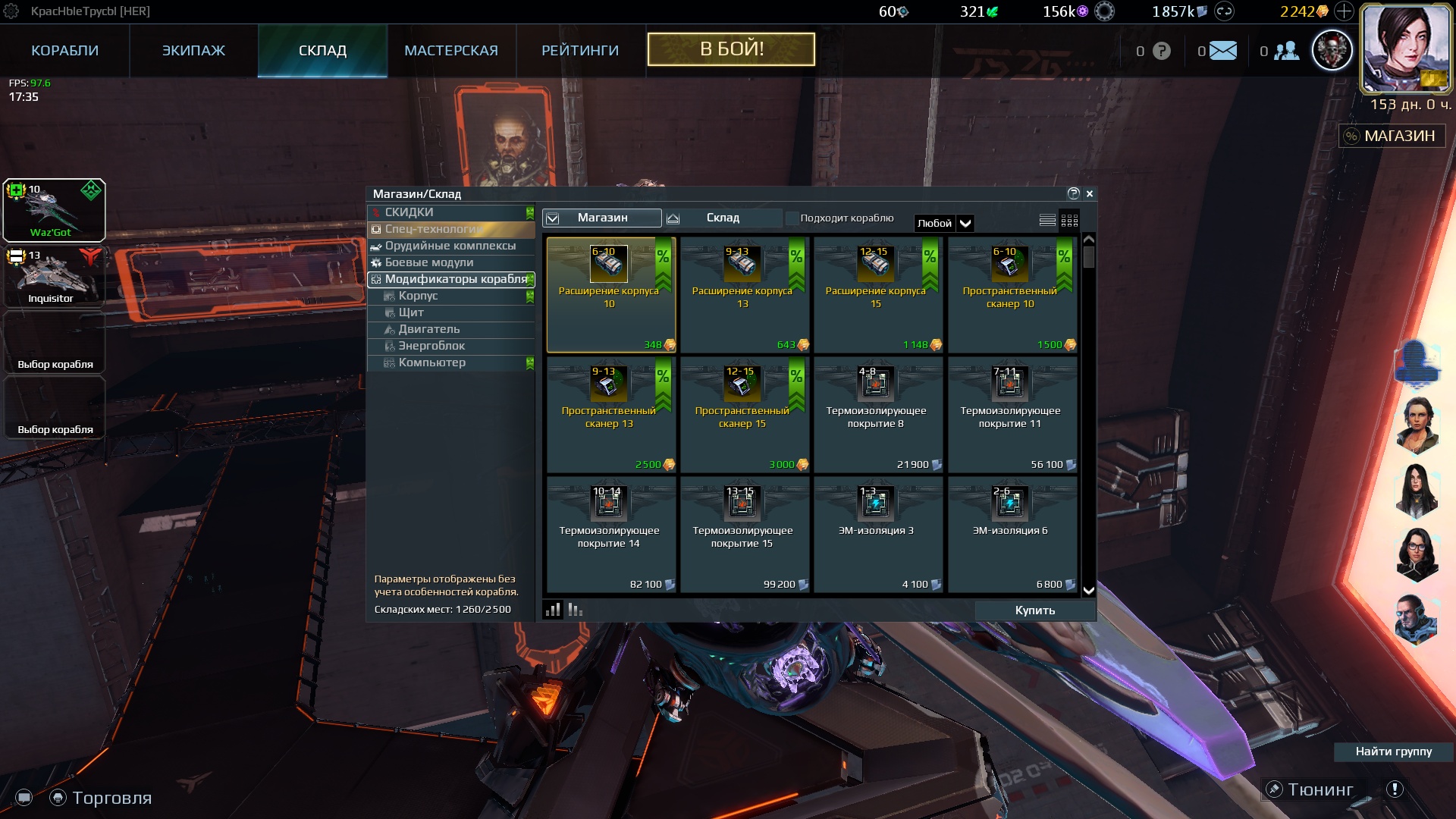Image resolution: width=1456 pixels, height=819 pixels.
Task: Click the Купить button
Action: [x=1034, y=610]
